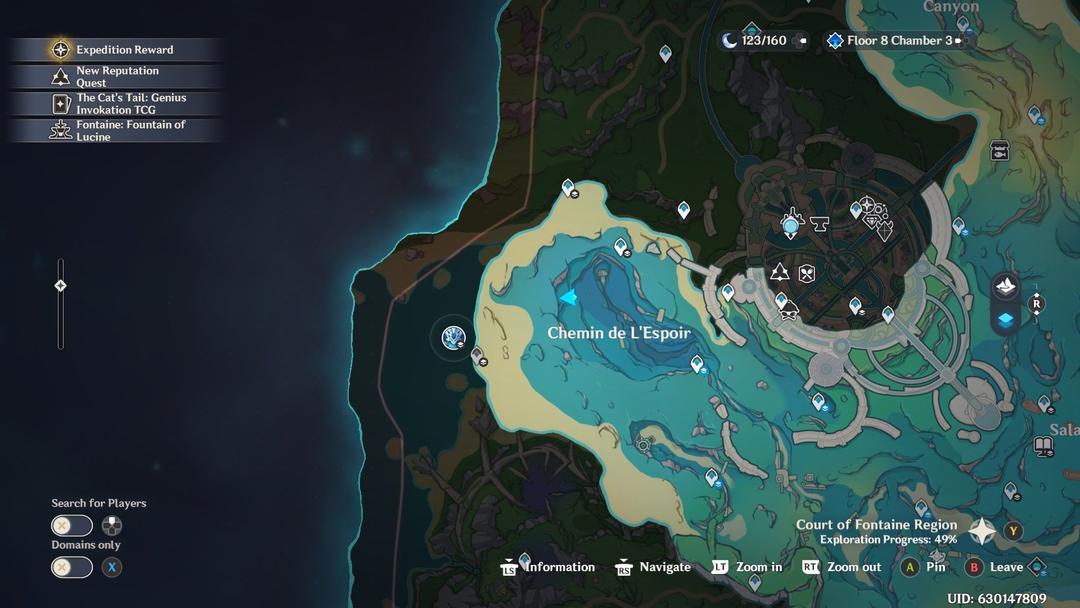Open the Expedition Reward tracker entry
The height and width of the screenshot is (608, 1080).
[114, 50]
